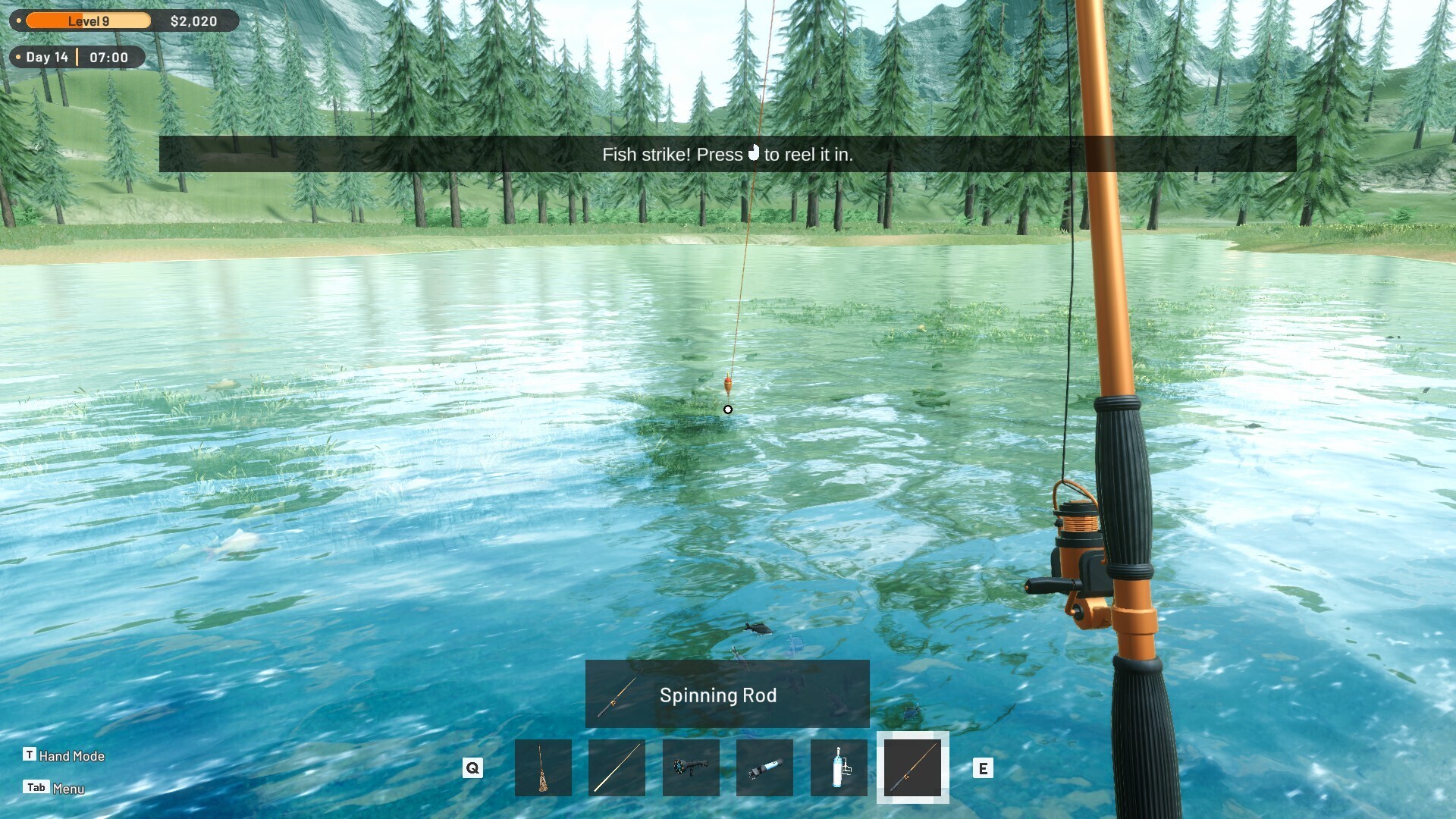Click the E next-item key indicator
Screen dimensions: 1456x819
984,767
